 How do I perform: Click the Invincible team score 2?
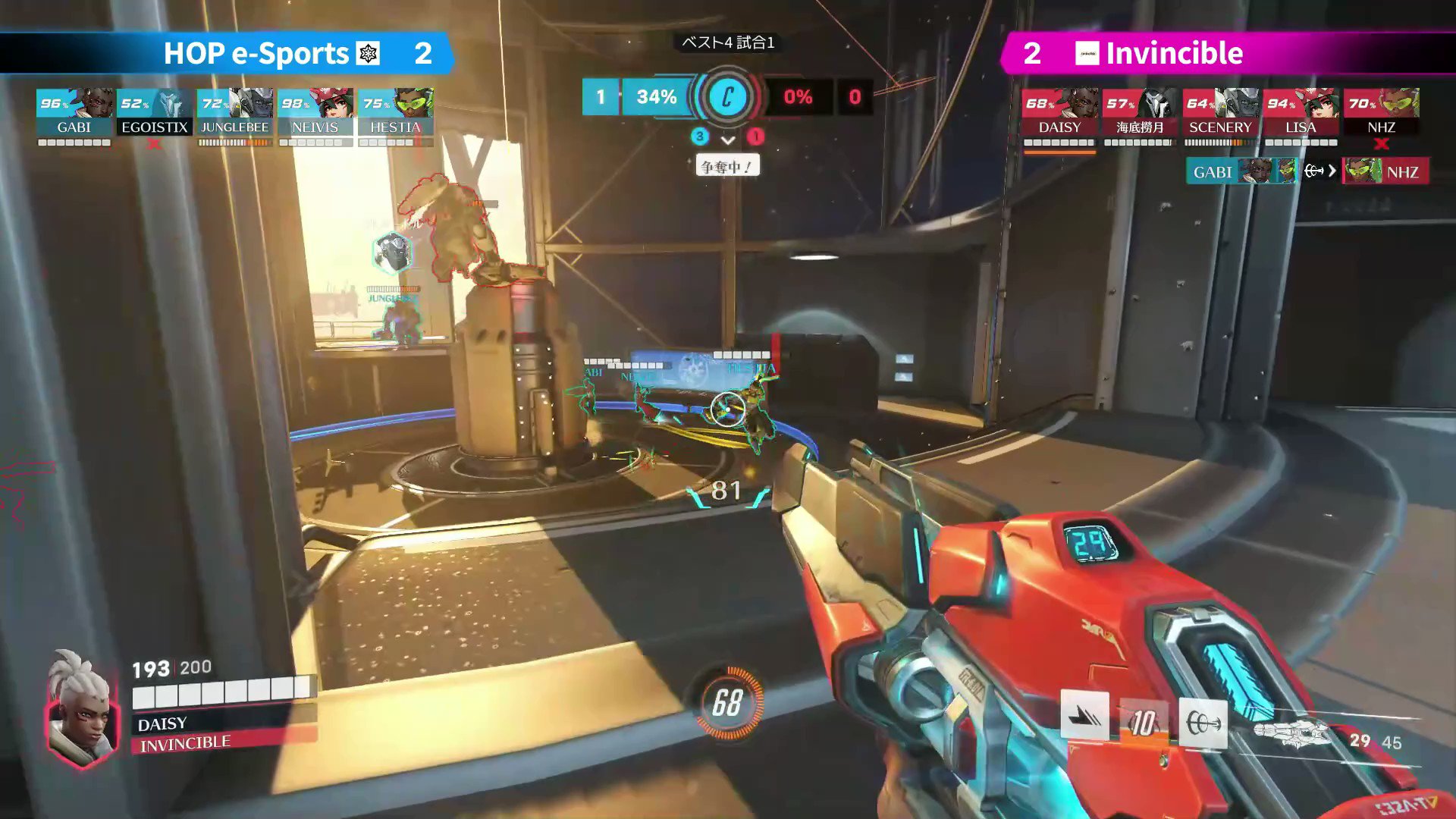click(x=1032, y=54)
